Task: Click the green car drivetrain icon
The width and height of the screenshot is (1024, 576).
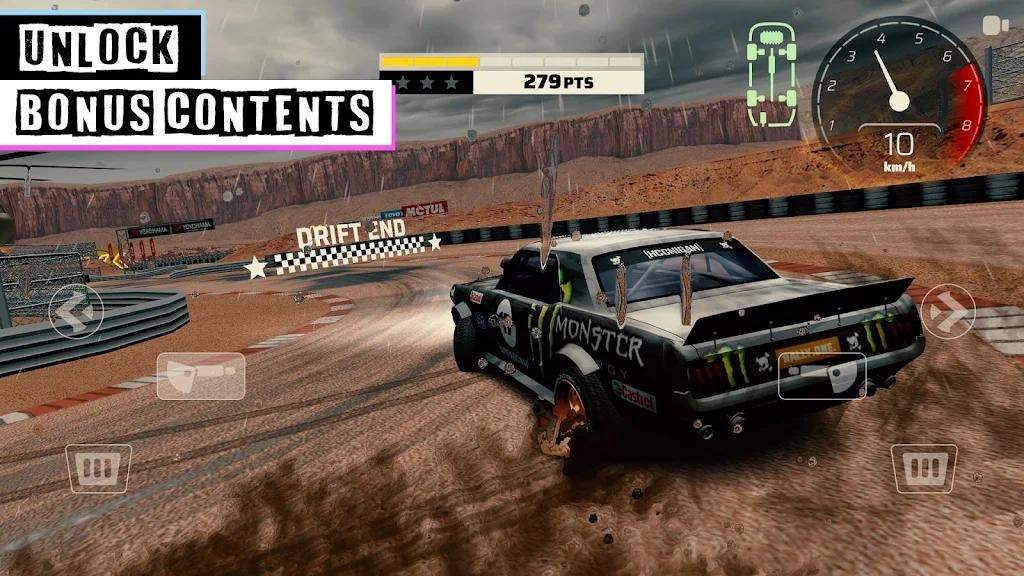Action: [773, 76]
